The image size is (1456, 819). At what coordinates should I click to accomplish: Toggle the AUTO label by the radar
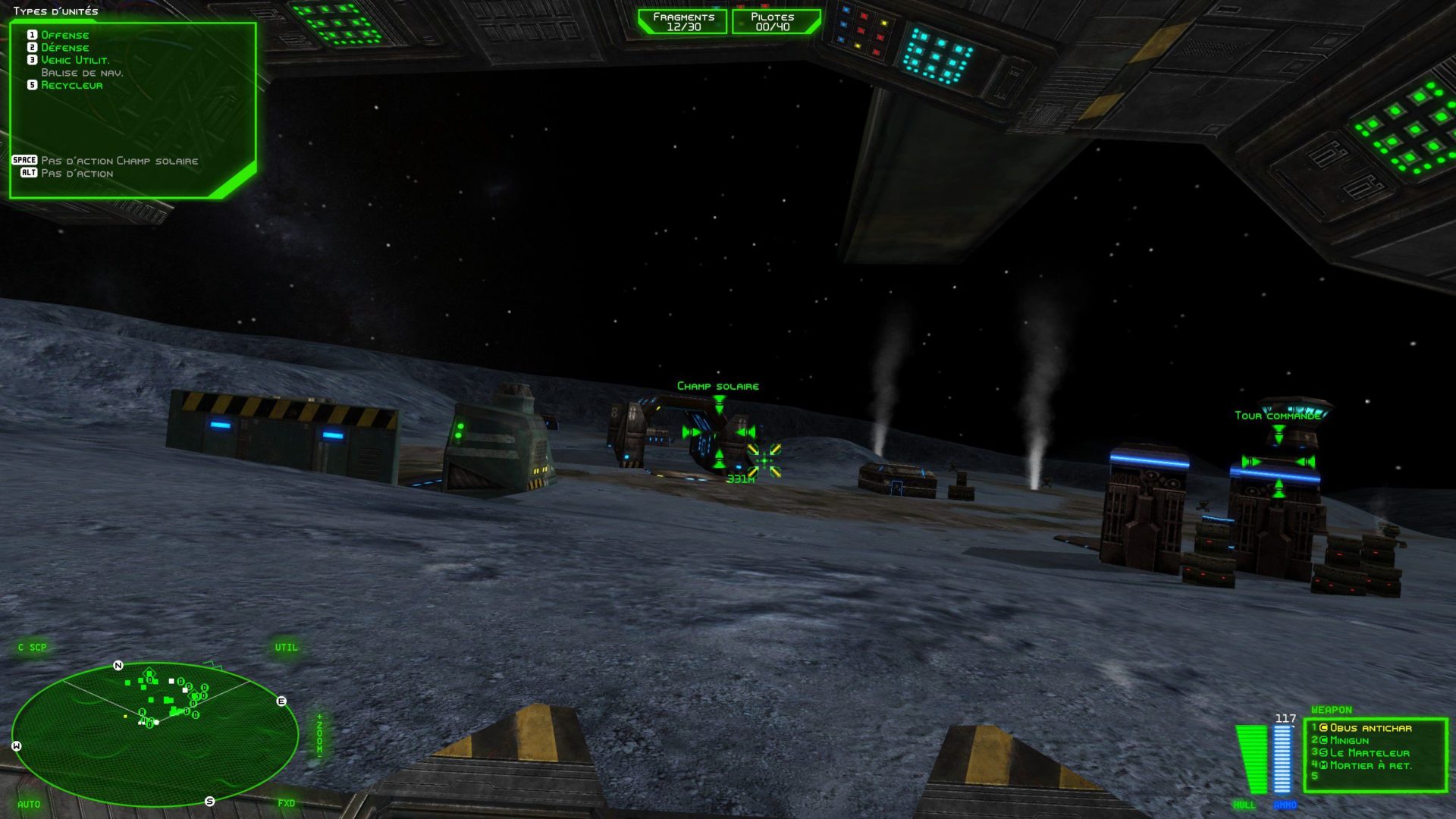(x=29, y=804)
